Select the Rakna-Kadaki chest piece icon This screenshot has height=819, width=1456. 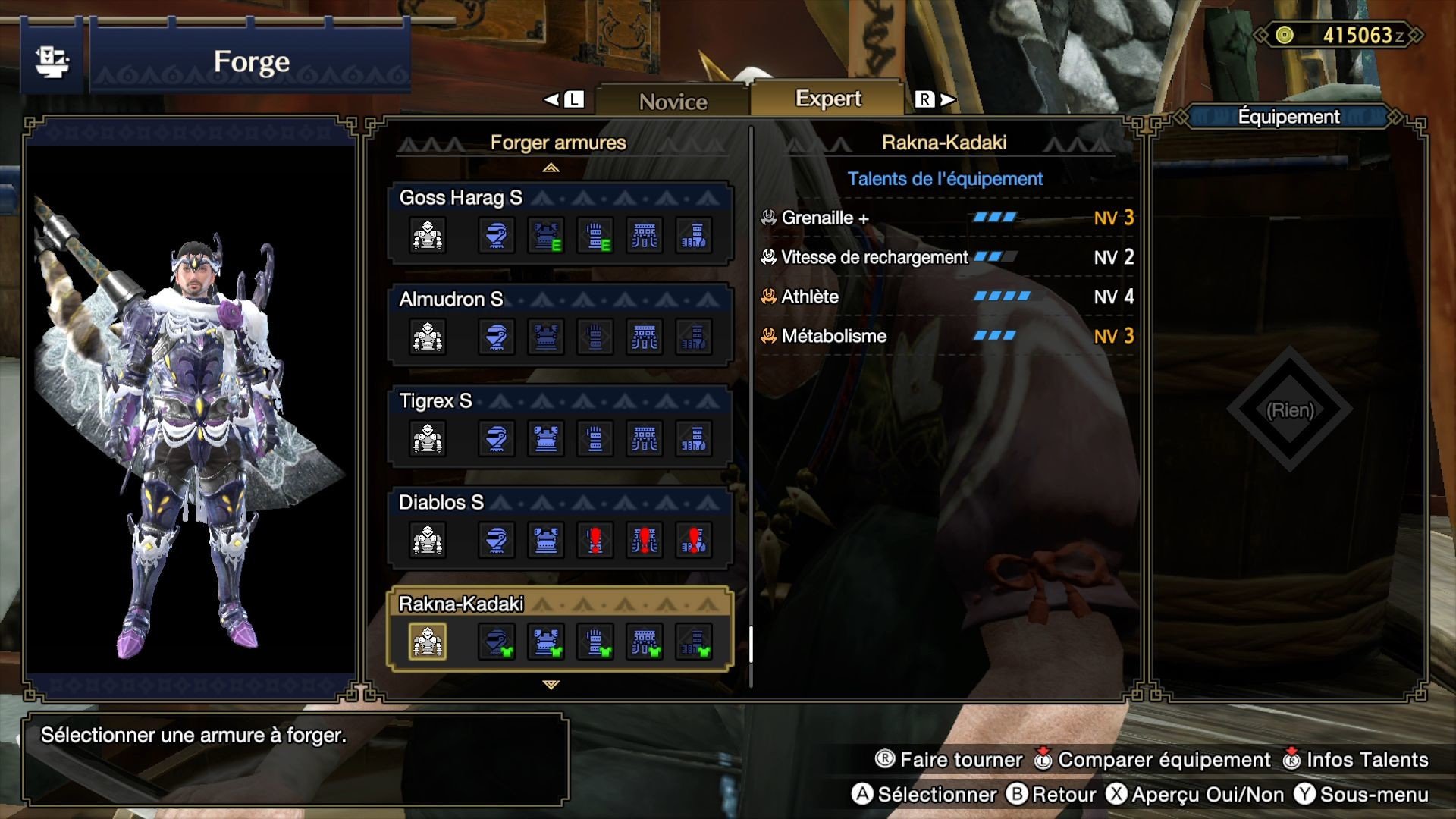(546, 641)
